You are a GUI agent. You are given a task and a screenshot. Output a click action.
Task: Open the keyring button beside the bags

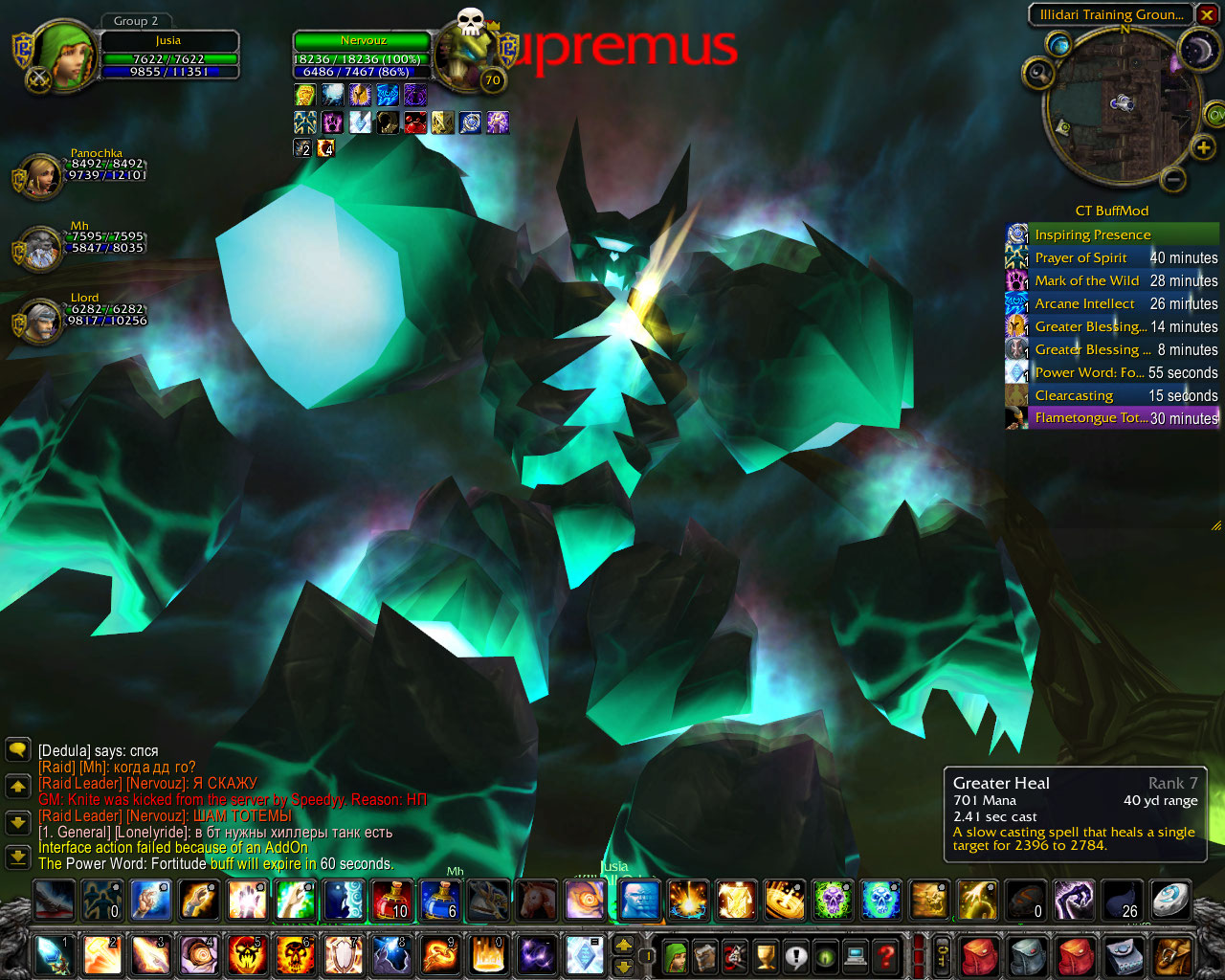(942, 955)
